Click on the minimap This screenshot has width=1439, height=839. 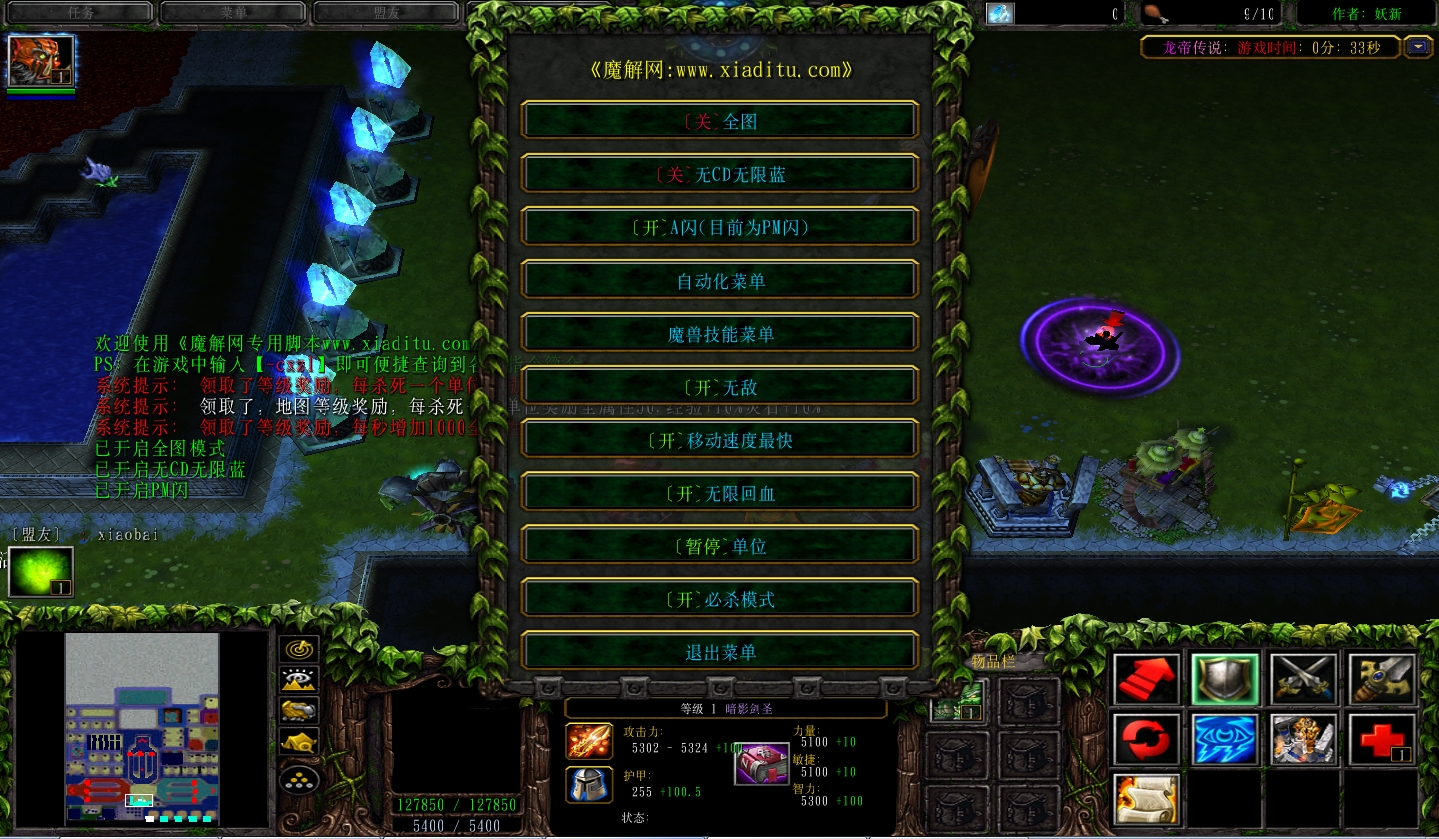click(x=142, y=728)
